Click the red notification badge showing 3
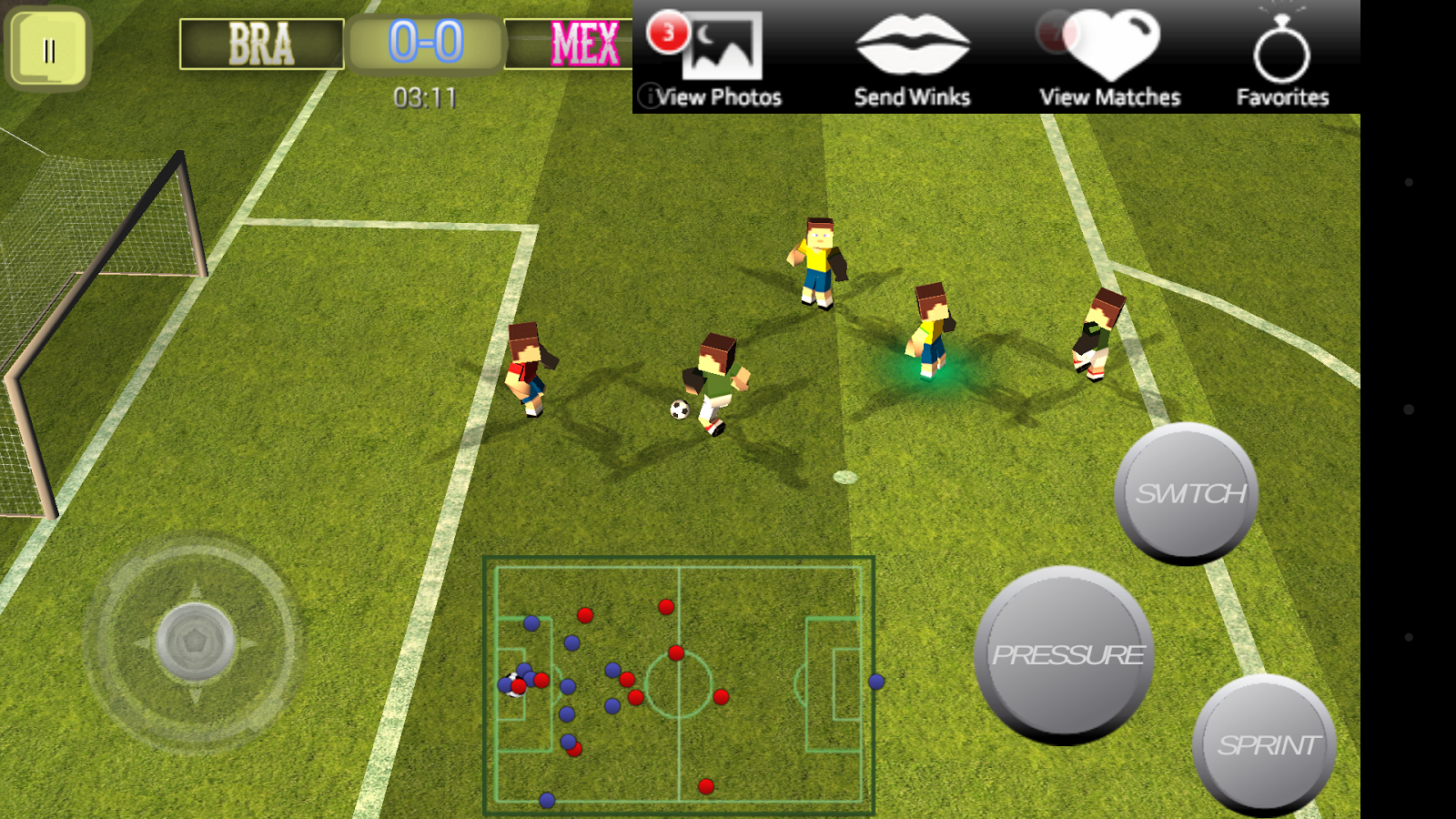Screen dimensions: 1456x819 (x=665, y=29)
